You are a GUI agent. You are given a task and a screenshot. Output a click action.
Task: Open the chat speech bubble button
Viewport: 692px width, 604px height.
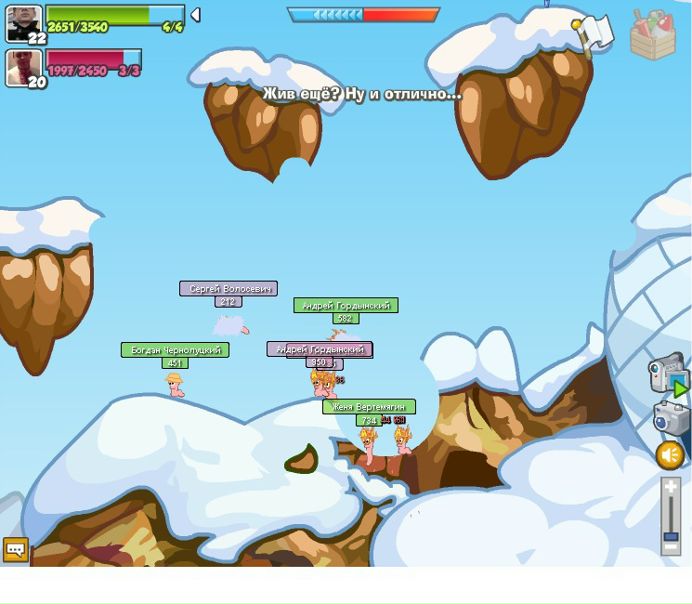[x=16, y=549]
